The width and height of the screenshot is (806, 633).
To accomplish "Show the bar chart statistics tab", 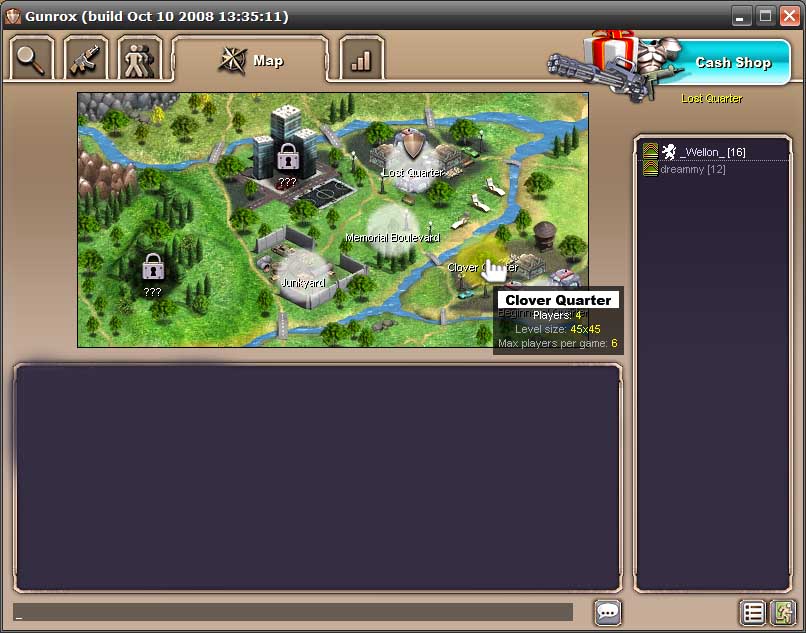I will pyautogui.click(x=361, y=60).
